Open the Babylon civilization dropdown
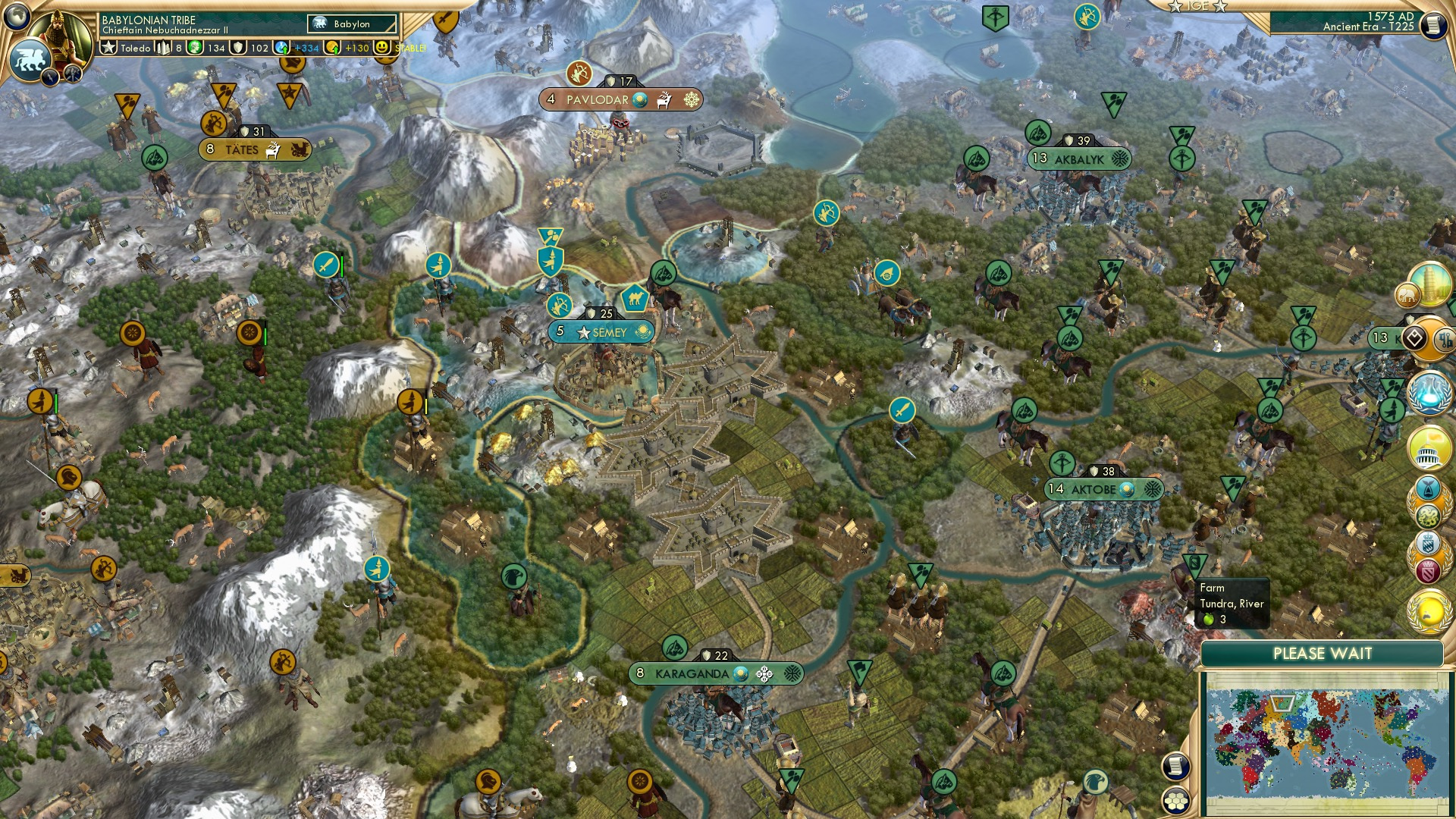This screenshot has width=1456, height=819. (x=351, y=24)
